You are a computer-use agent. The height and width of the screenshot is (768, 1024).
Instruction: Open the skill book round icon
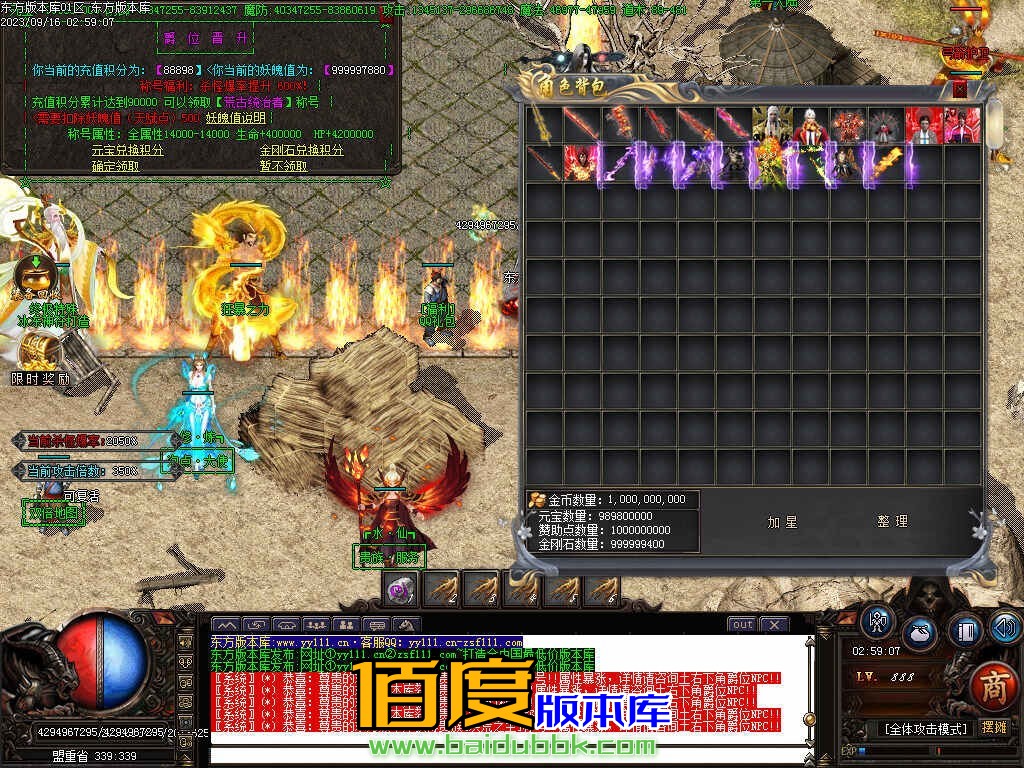pos(965,632)
